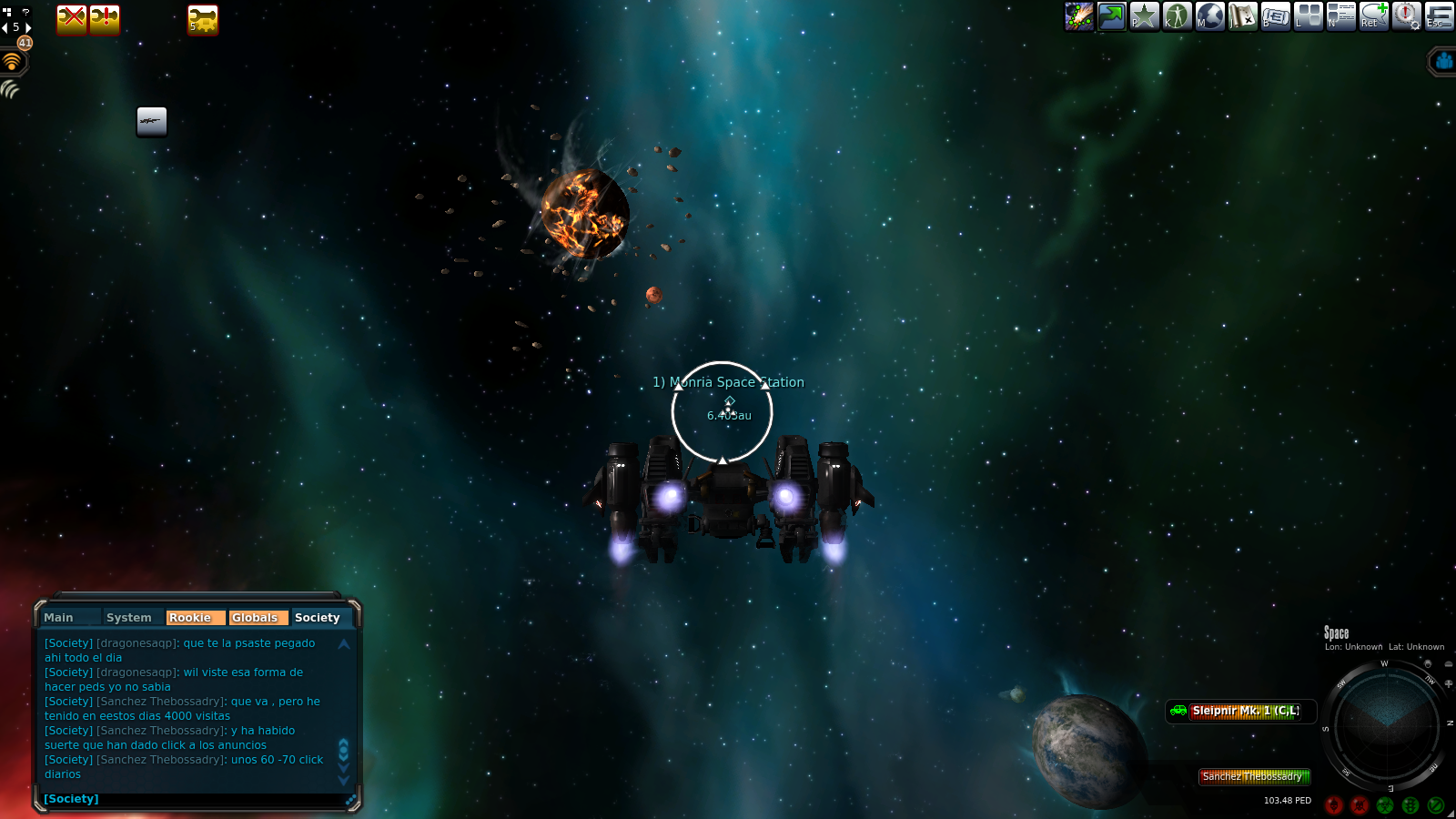The height and width of the screenshot is (819, 1456).
Task: Open the messages N icon
Action: (1341, 16)
